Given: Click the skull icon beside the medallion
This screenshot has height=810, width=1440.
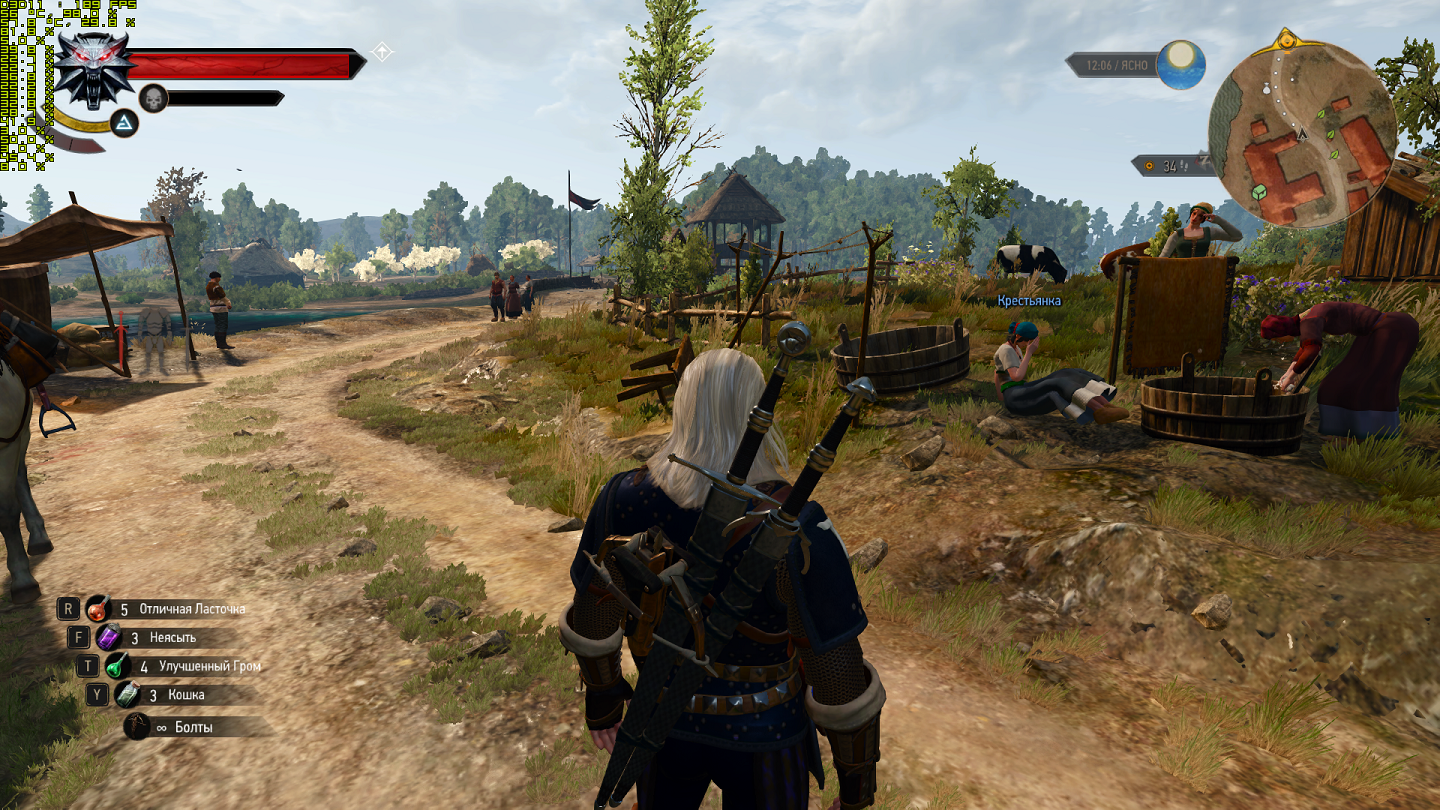Looking at the screenshot, I should (x=153, y=98).
